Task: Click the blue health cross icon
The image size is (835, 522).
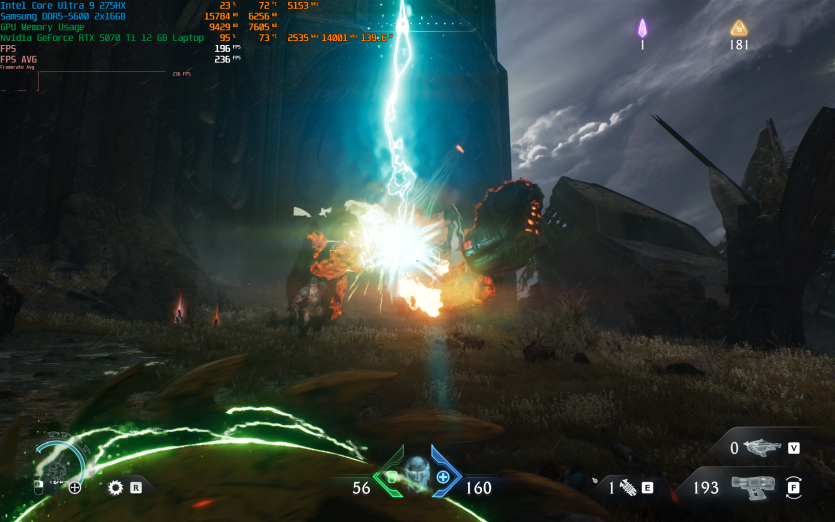Action: (443, 477)
